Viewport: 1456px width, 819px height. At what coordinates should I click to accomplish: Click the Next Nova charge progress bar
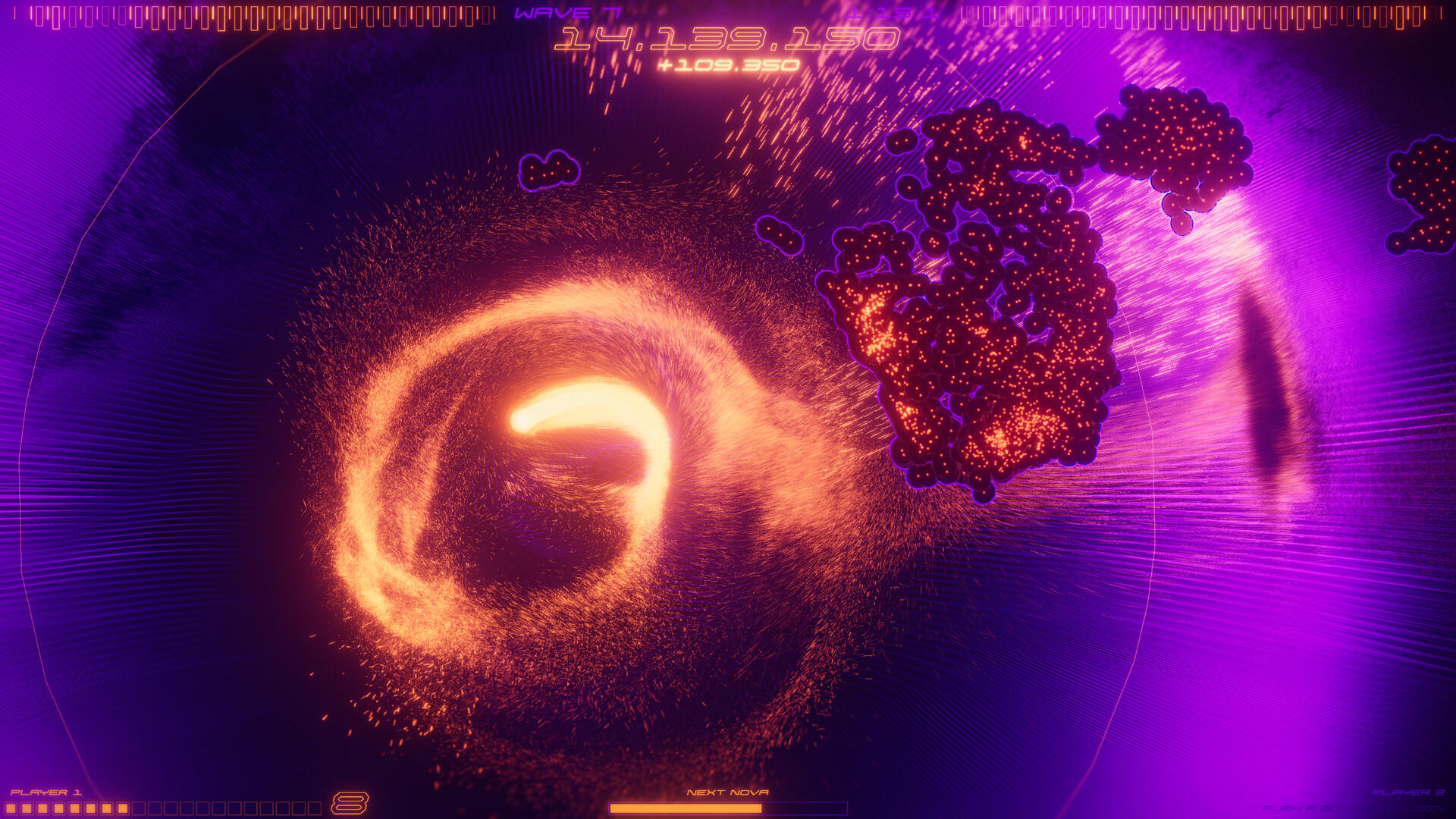pos(728,808)
